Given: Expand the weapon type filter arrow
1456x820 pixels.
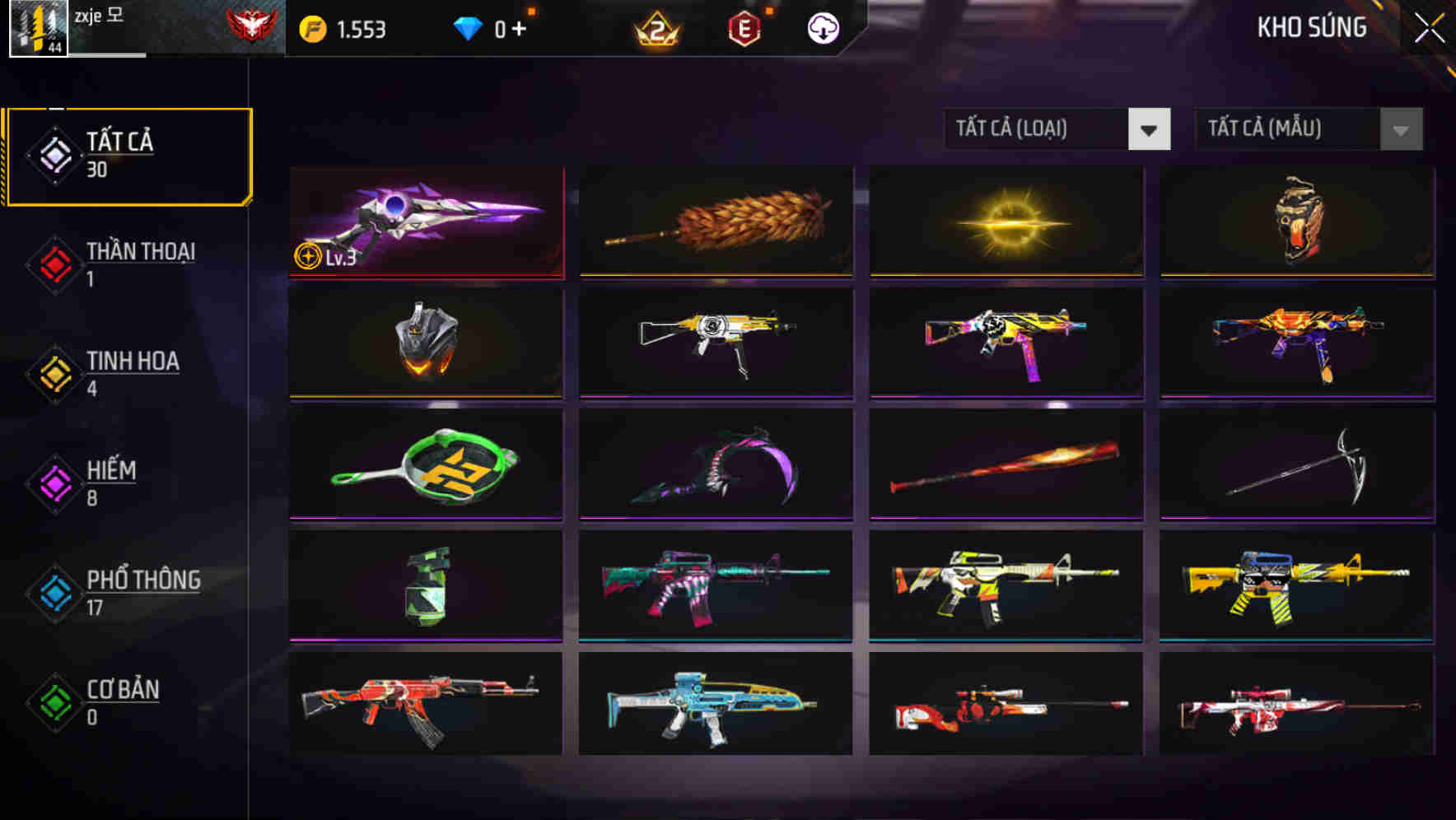Looking at the screenshot, I should click(x=1150, y=129).
